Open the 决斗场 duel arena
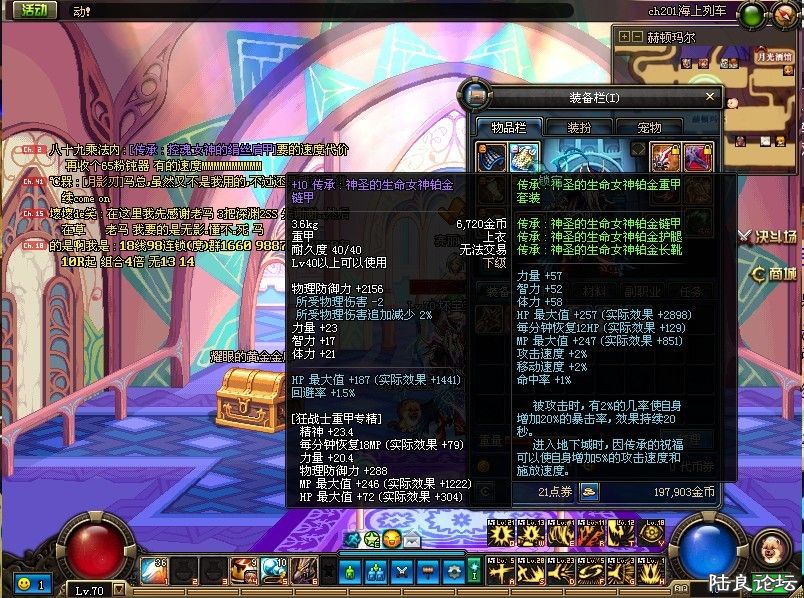 click(772, 237)
